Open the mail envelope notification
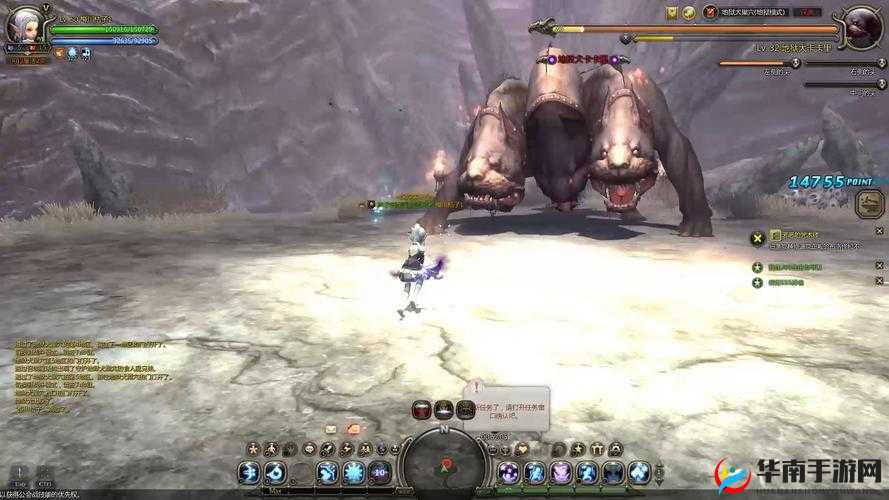This screenshot has width=889, height=500. (332, 427)
